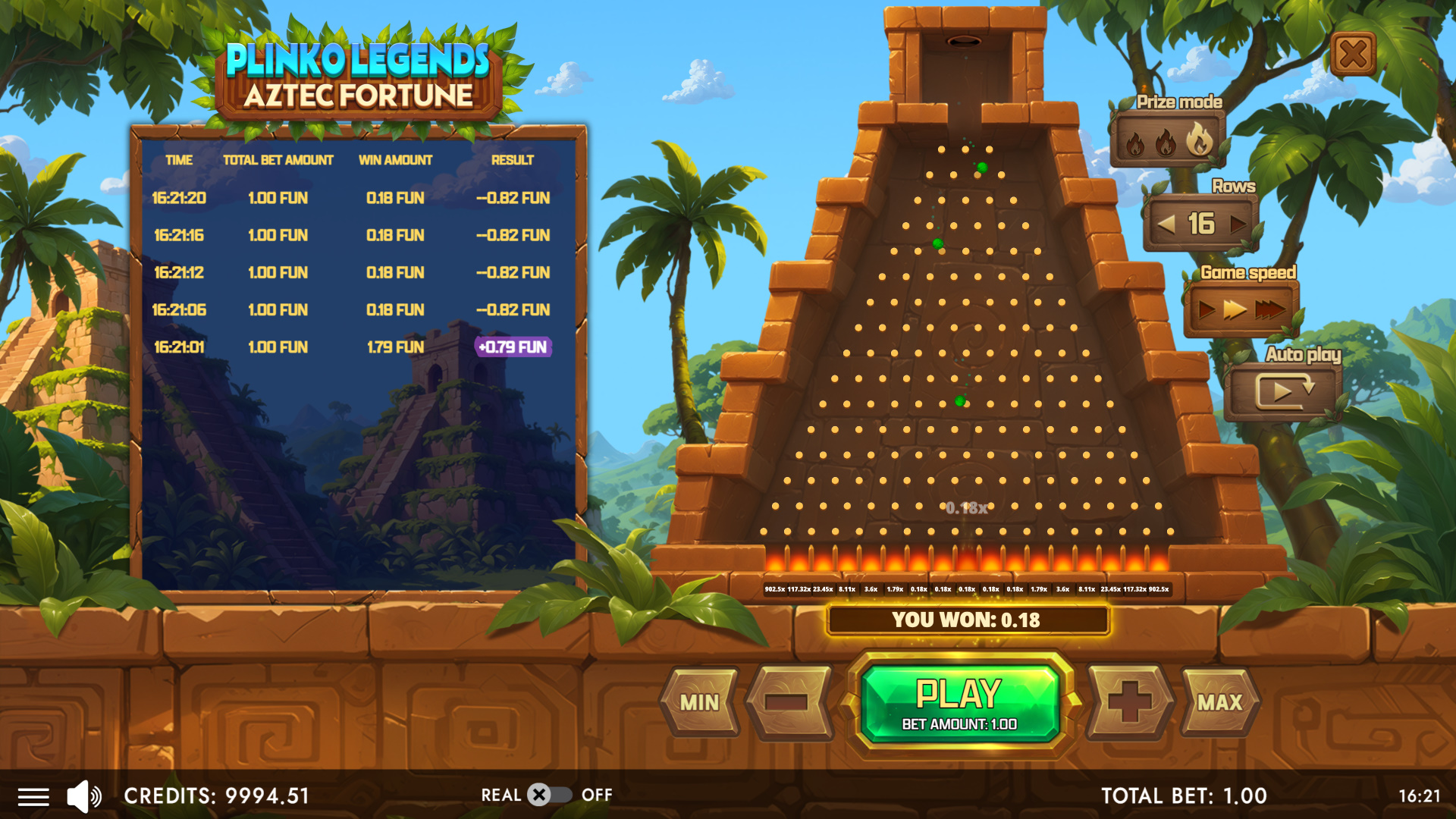Select the medium prize mode flame

1166,142
